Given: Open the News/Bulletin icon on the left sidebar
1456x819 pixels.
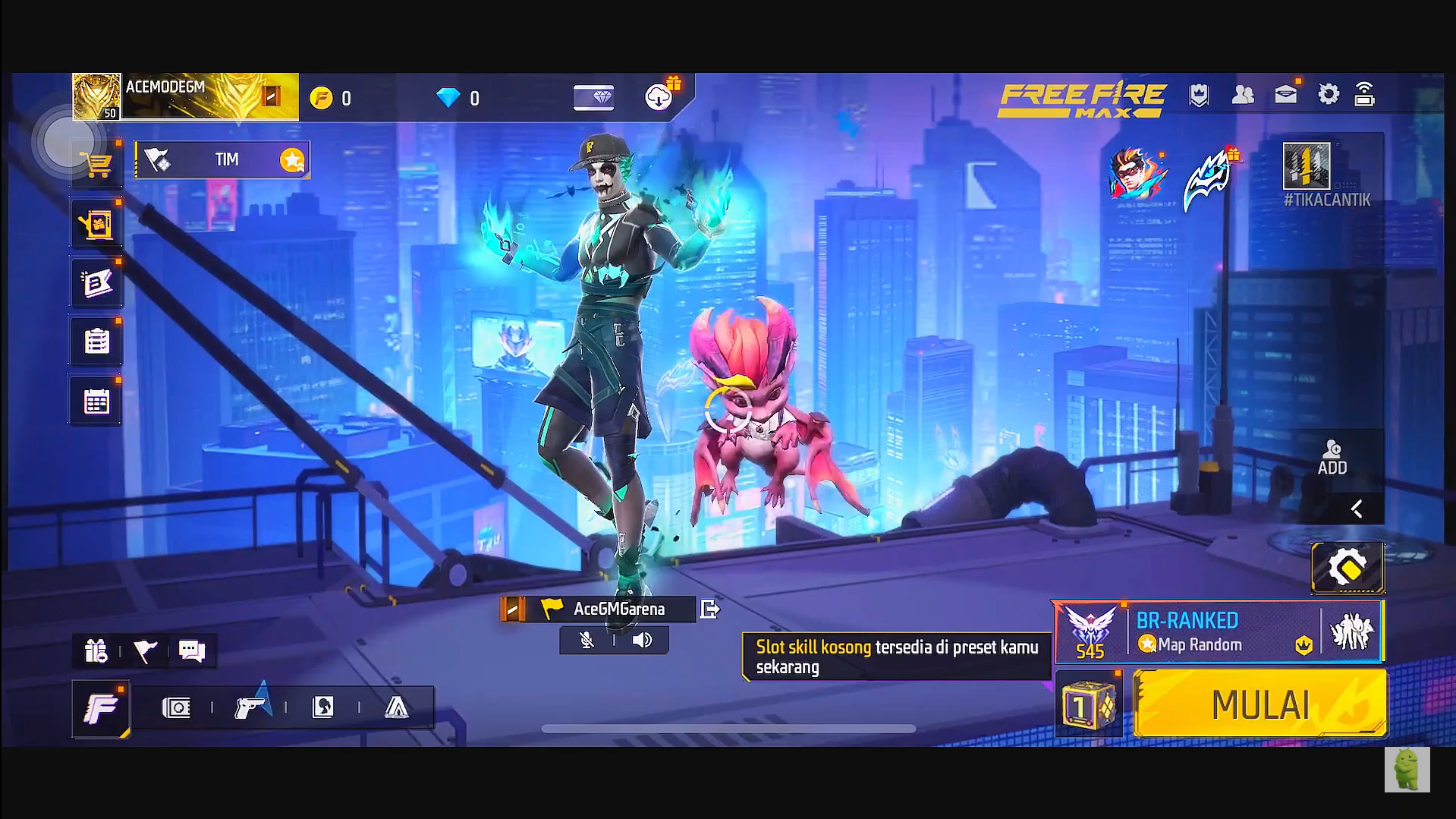Looking at the screenshot, I should (96, 281).
